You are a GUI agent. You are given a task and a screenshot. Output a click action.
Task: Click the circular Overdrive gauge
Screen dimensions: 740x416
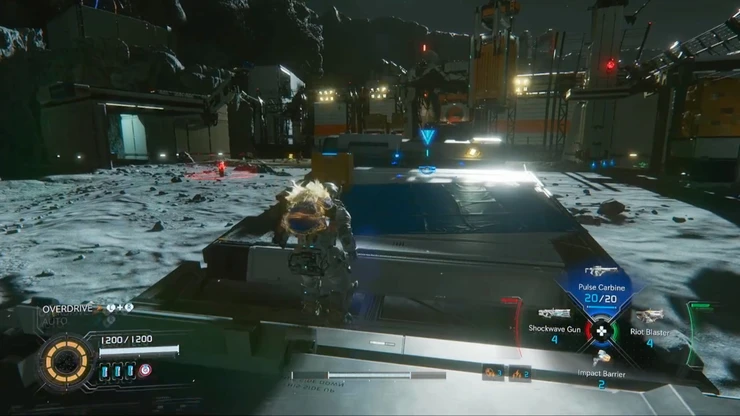(x=68, y=362)
